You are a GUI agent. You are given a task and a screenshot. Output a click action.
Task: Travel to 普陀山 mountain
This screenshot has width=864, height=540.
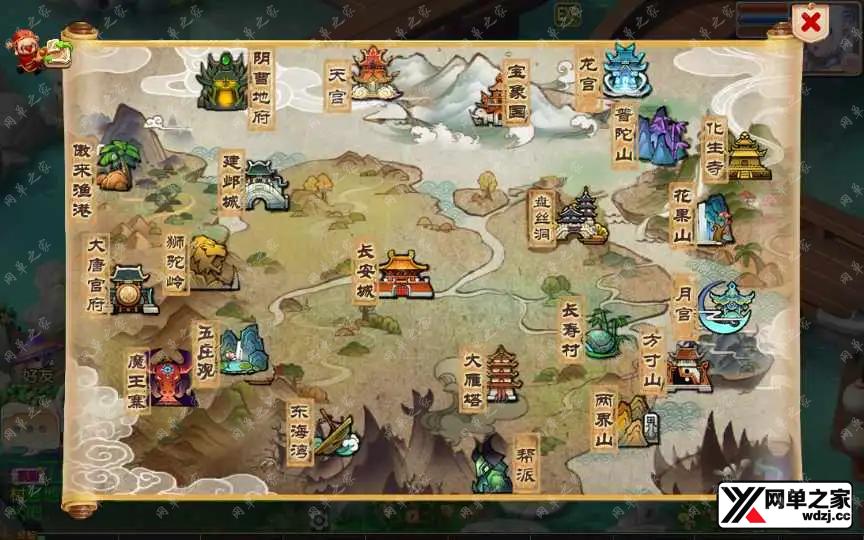[660, 137]
